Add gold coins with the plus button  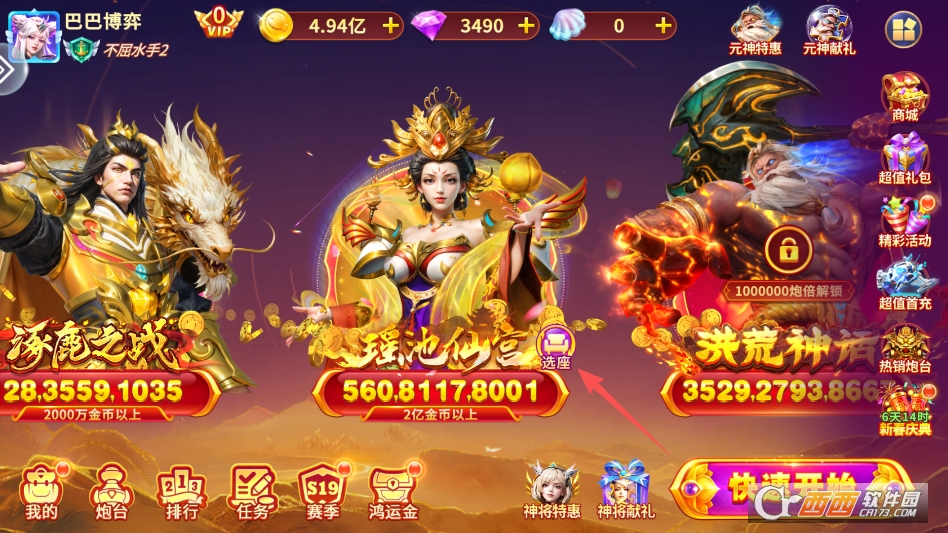pyautogui.click(x=390, y=25)
